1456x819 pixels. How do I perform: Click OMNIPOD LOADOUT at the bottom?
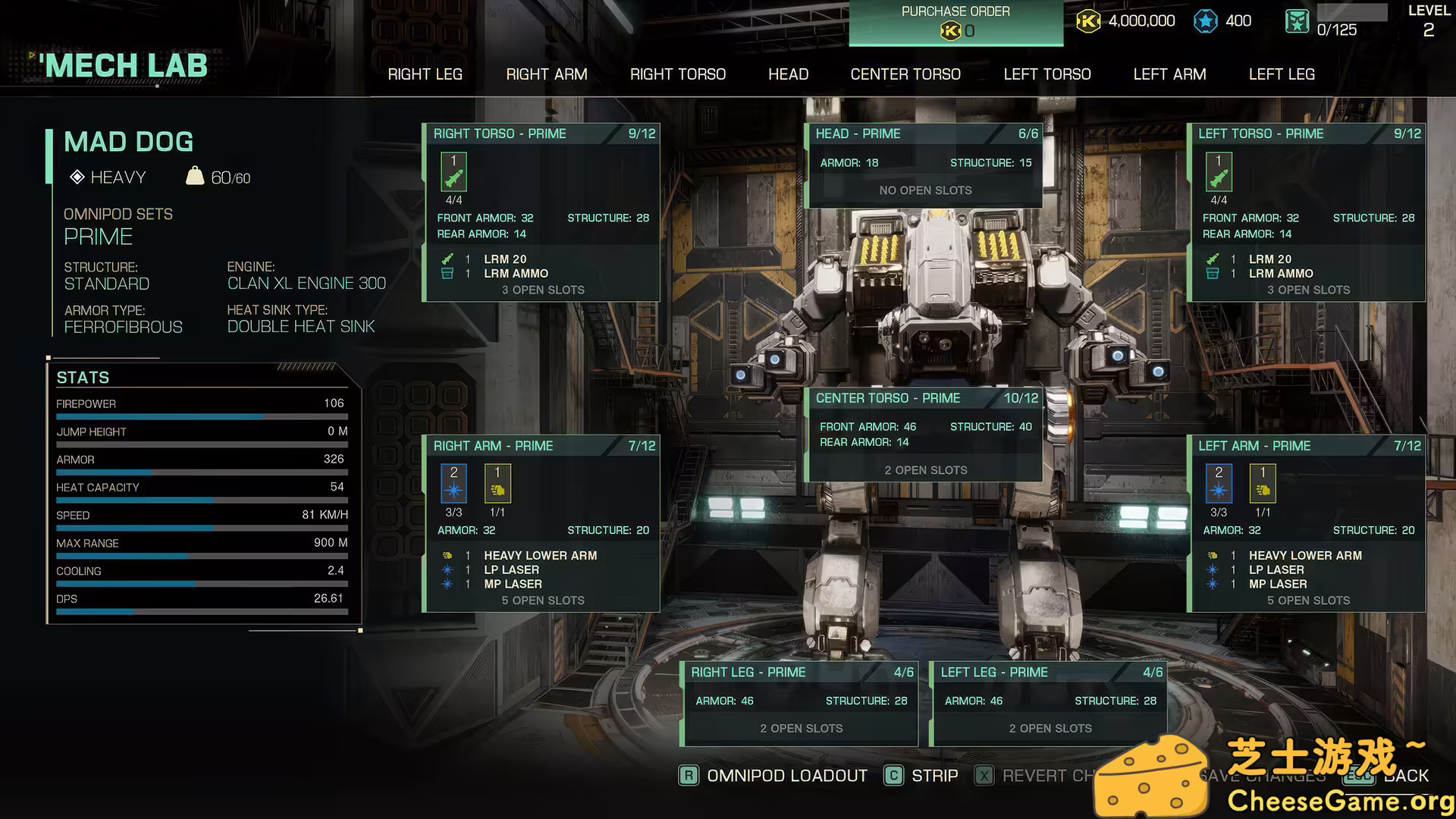(x=786, y=775)
